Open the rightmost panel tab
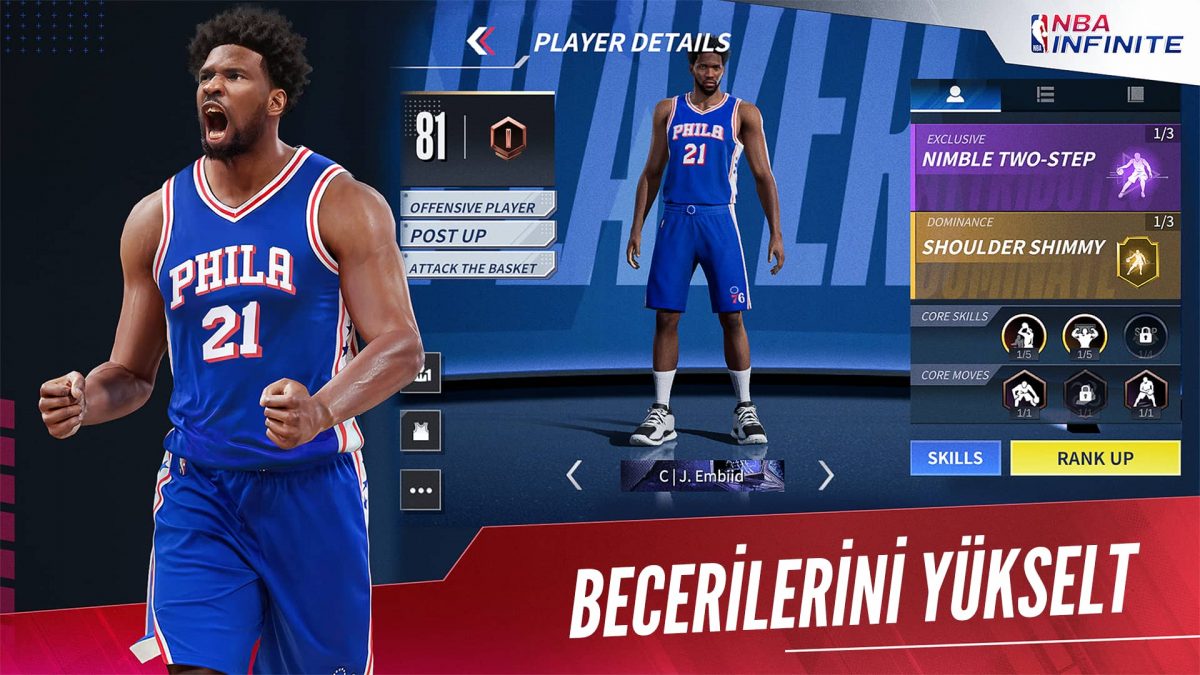 click(1135, 95)
